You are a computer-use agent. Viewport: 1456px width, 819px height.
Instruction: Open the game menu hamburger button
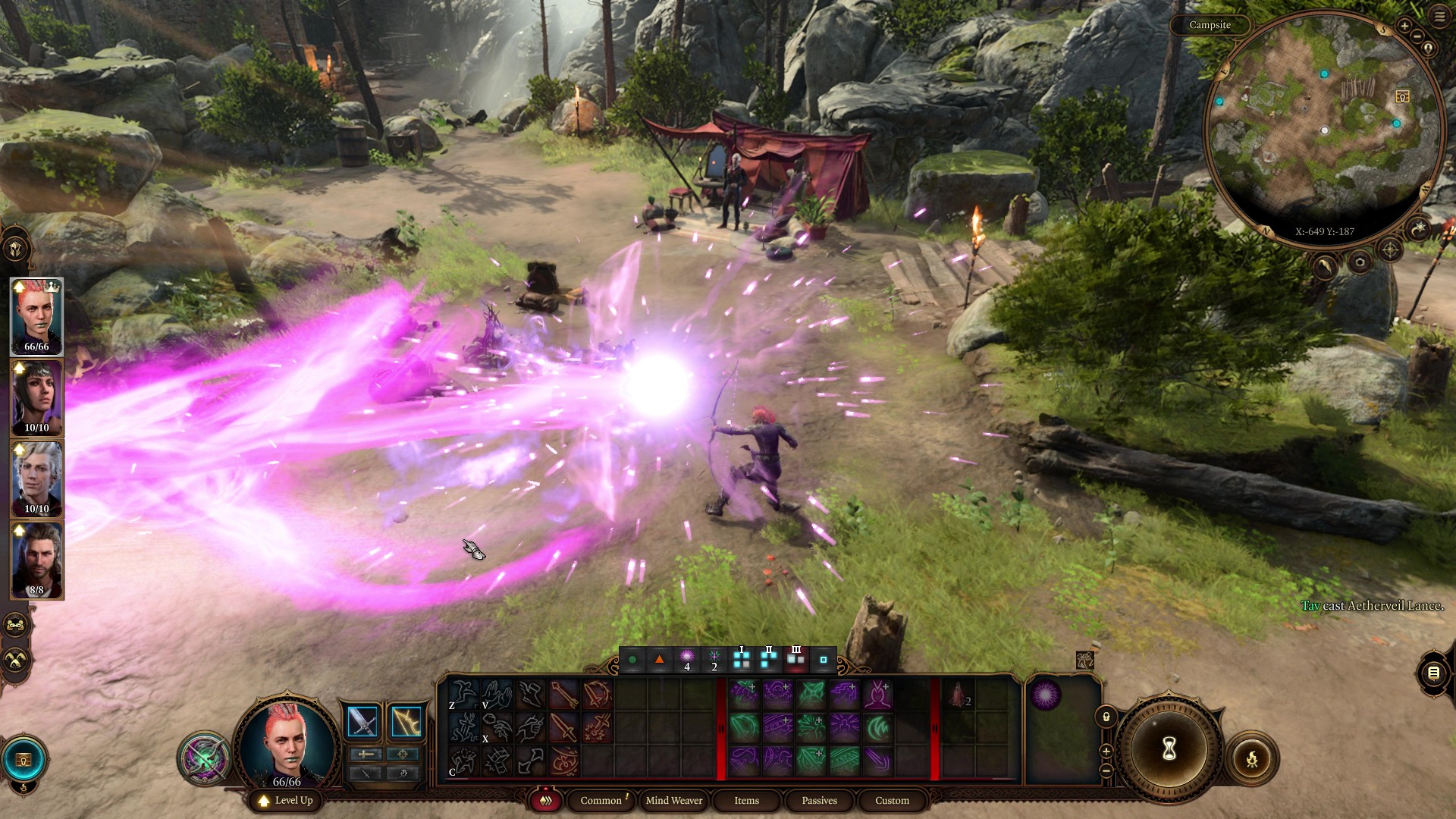[1439, 16]
